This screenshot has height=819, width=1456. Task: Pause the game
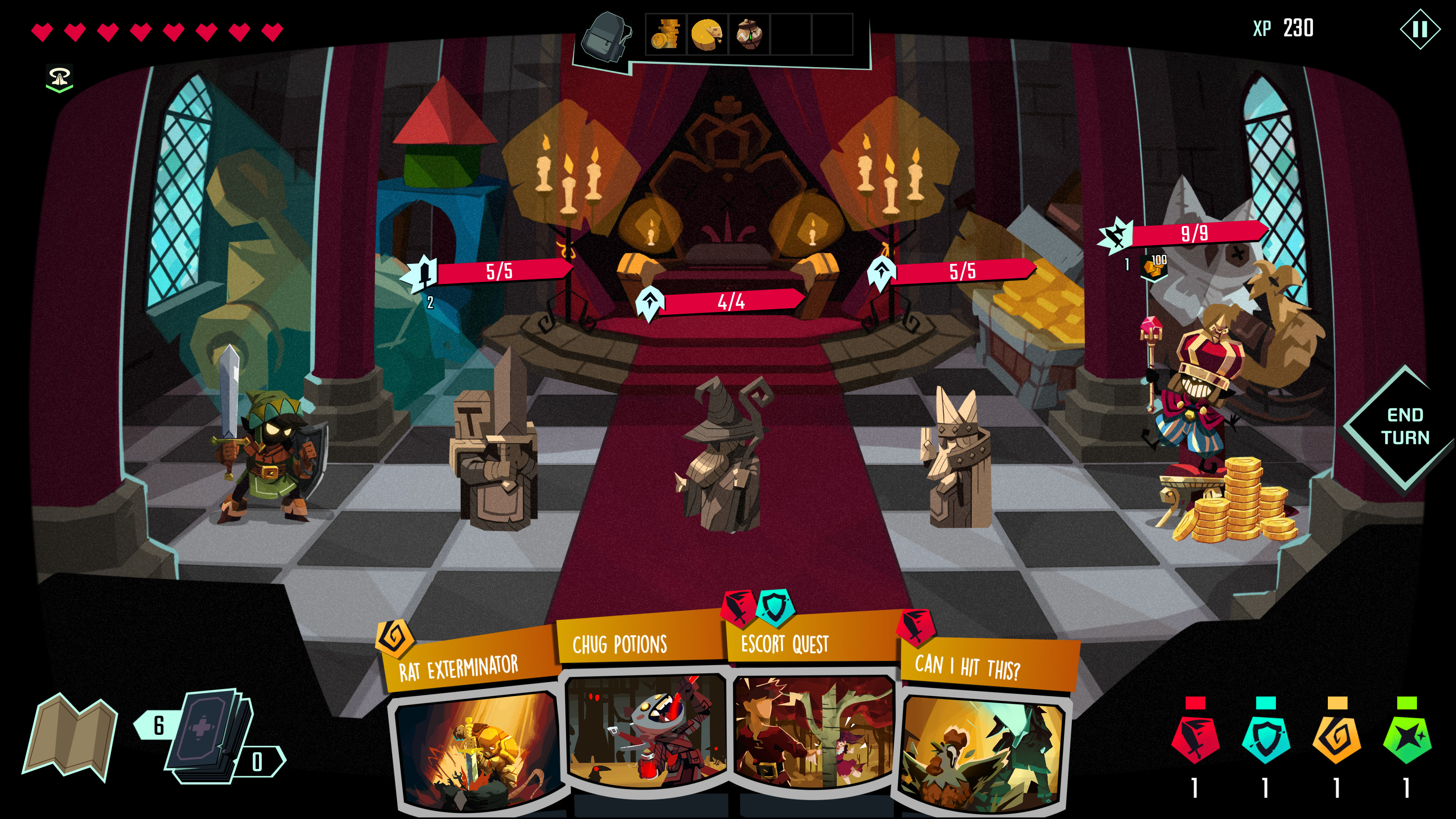(1419, 30)
